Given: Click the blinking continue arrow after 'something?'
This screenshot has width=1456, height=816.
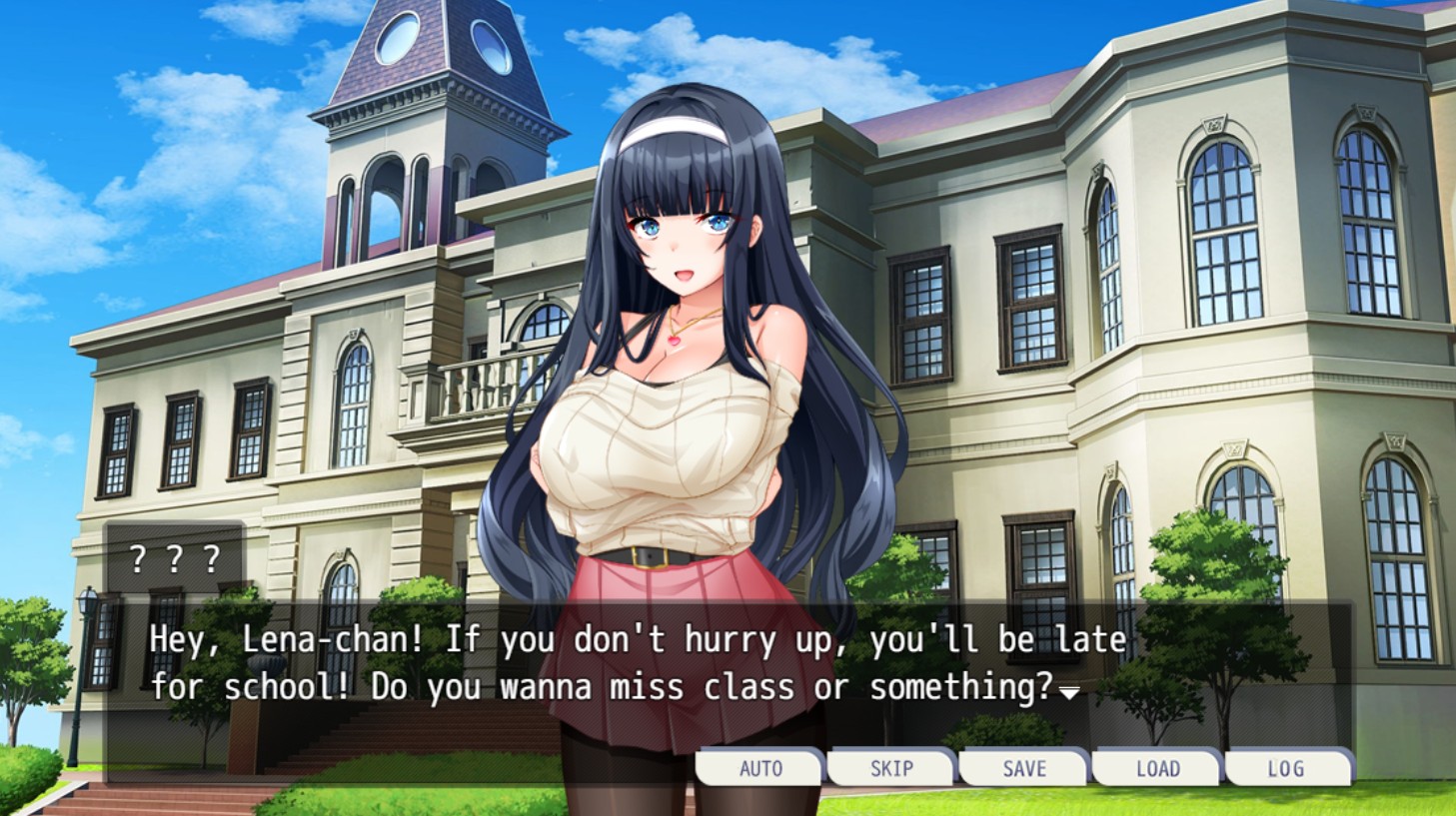Looking at the screenshot, I should pos(1068,693).
